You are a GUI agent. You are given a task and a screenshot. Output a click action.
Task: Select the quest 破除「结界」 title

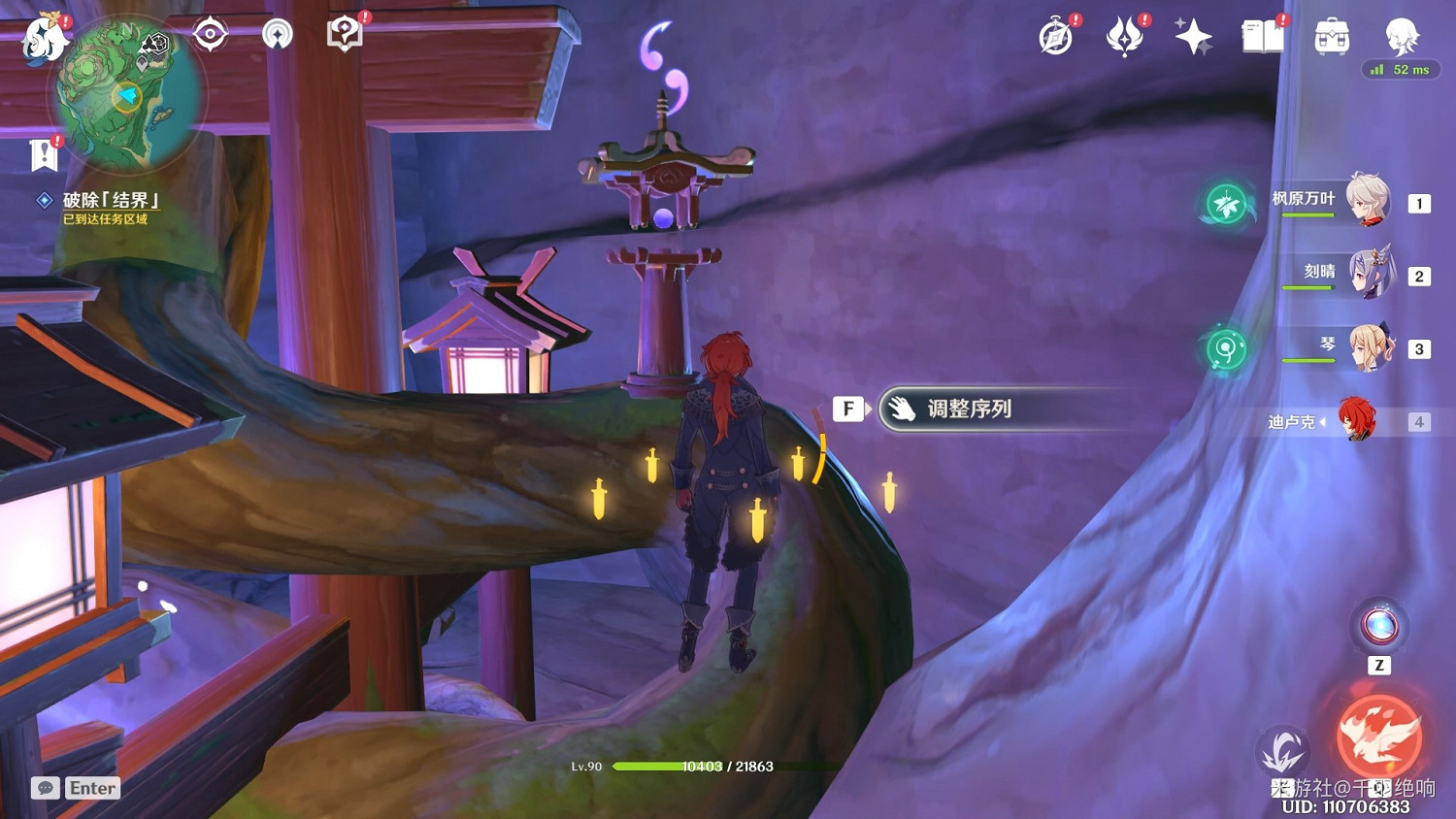[110, 199]
